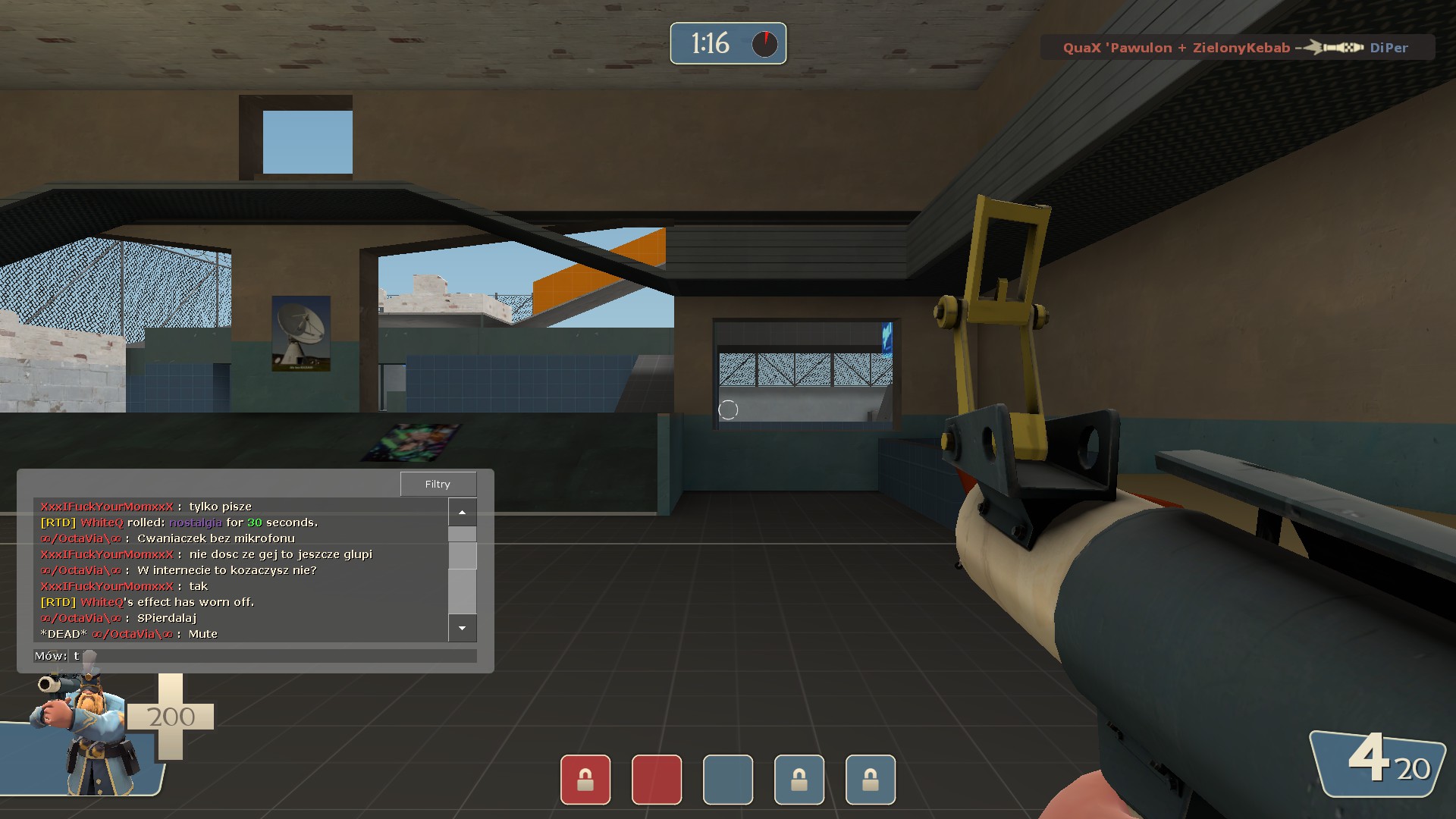1456x819 pixels.
Task: Click the chat scroll up arrow
Action: coord(462,513)
